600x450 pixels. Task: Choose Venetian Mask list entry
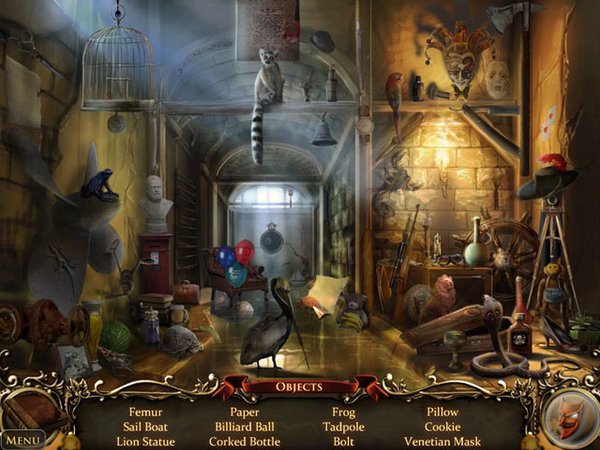(x=442, y=441)
